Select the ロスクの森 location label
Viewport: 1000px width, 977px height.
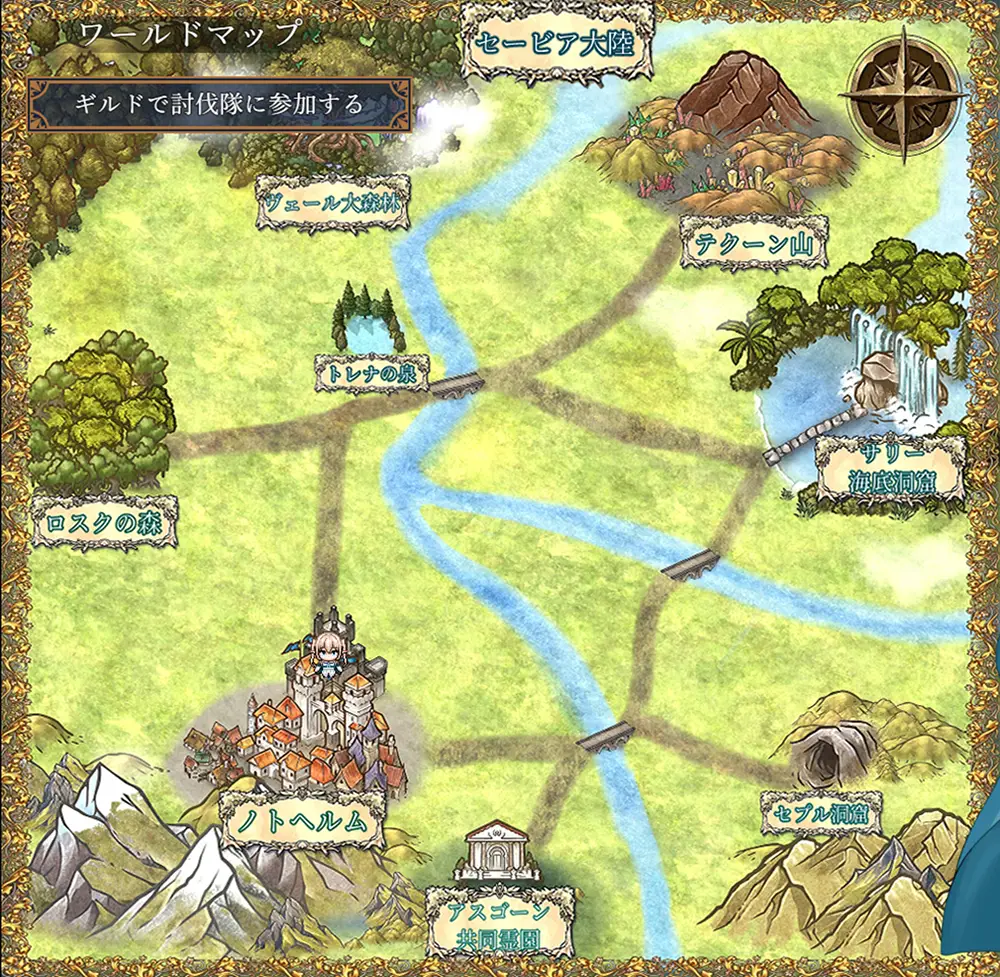105,522
